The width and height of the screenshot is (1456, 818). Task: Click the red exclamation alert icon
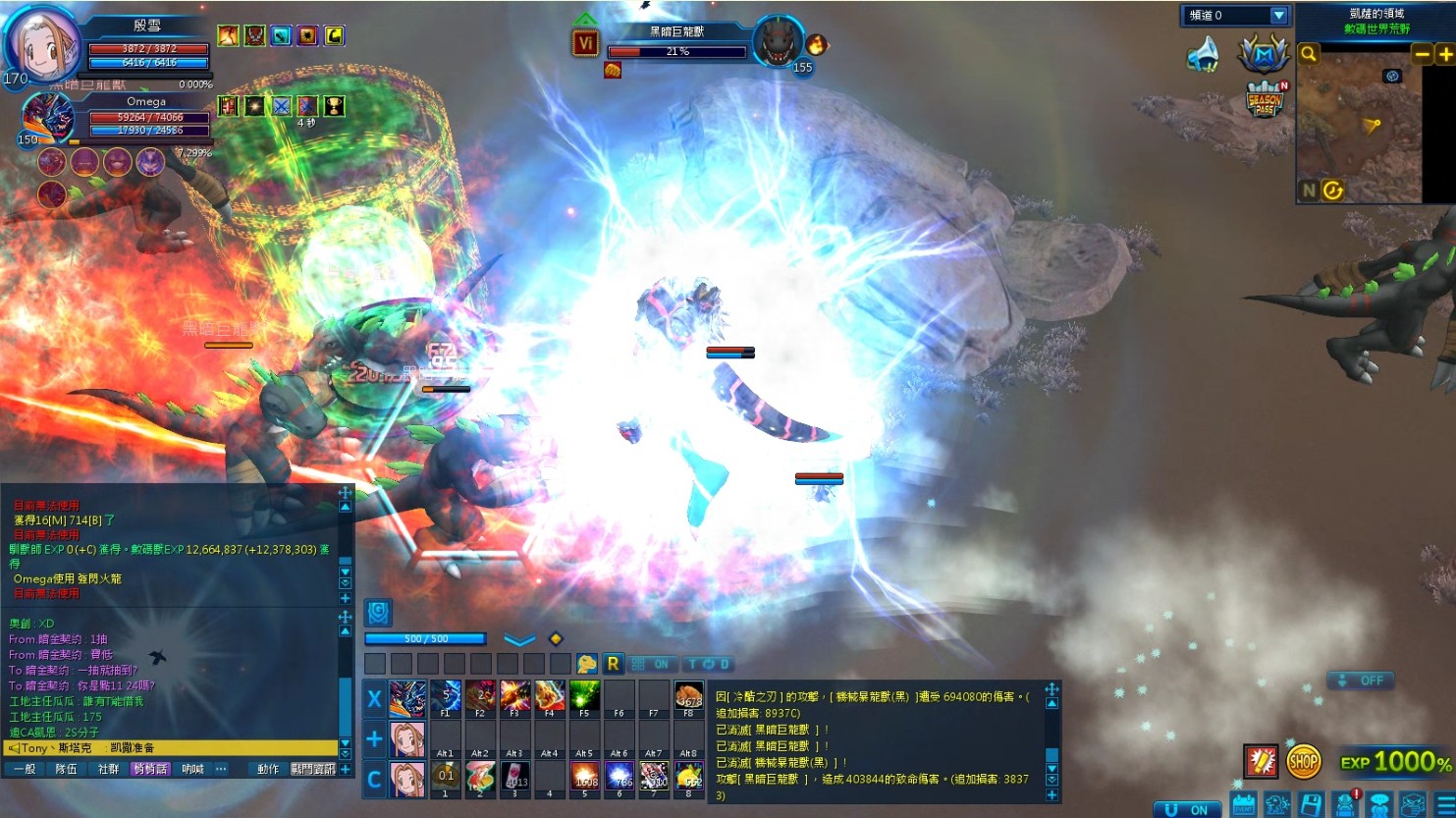(1261, 760)
